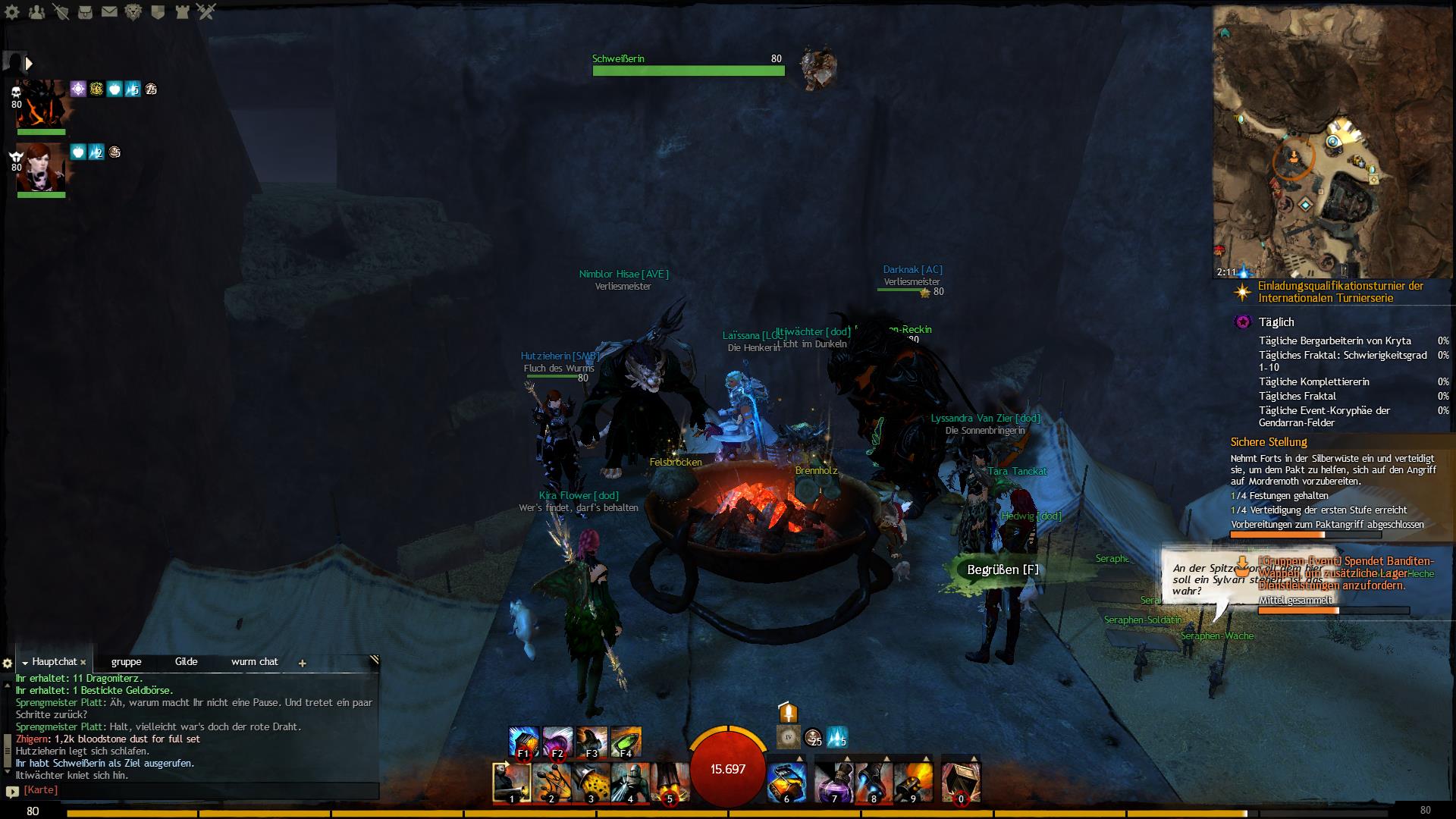Open the castle tower WvW icon
Image resolution: width=1456 pixels, height=819 pixels.
[x=181, y=11]
